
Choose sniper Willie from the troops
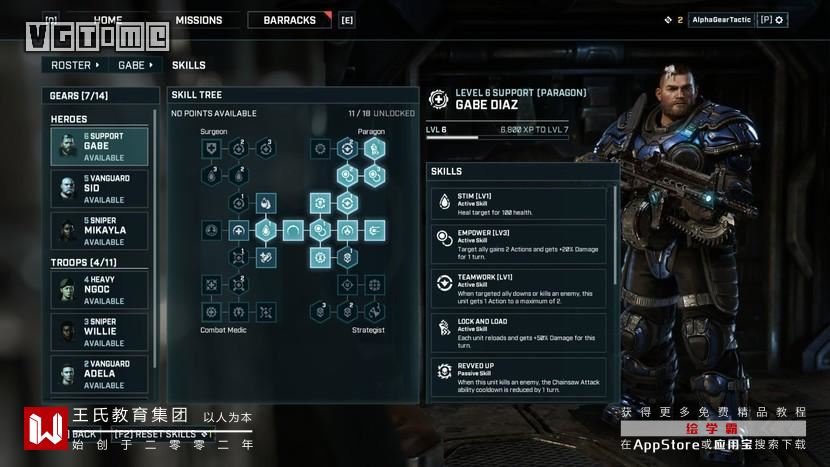100,332
